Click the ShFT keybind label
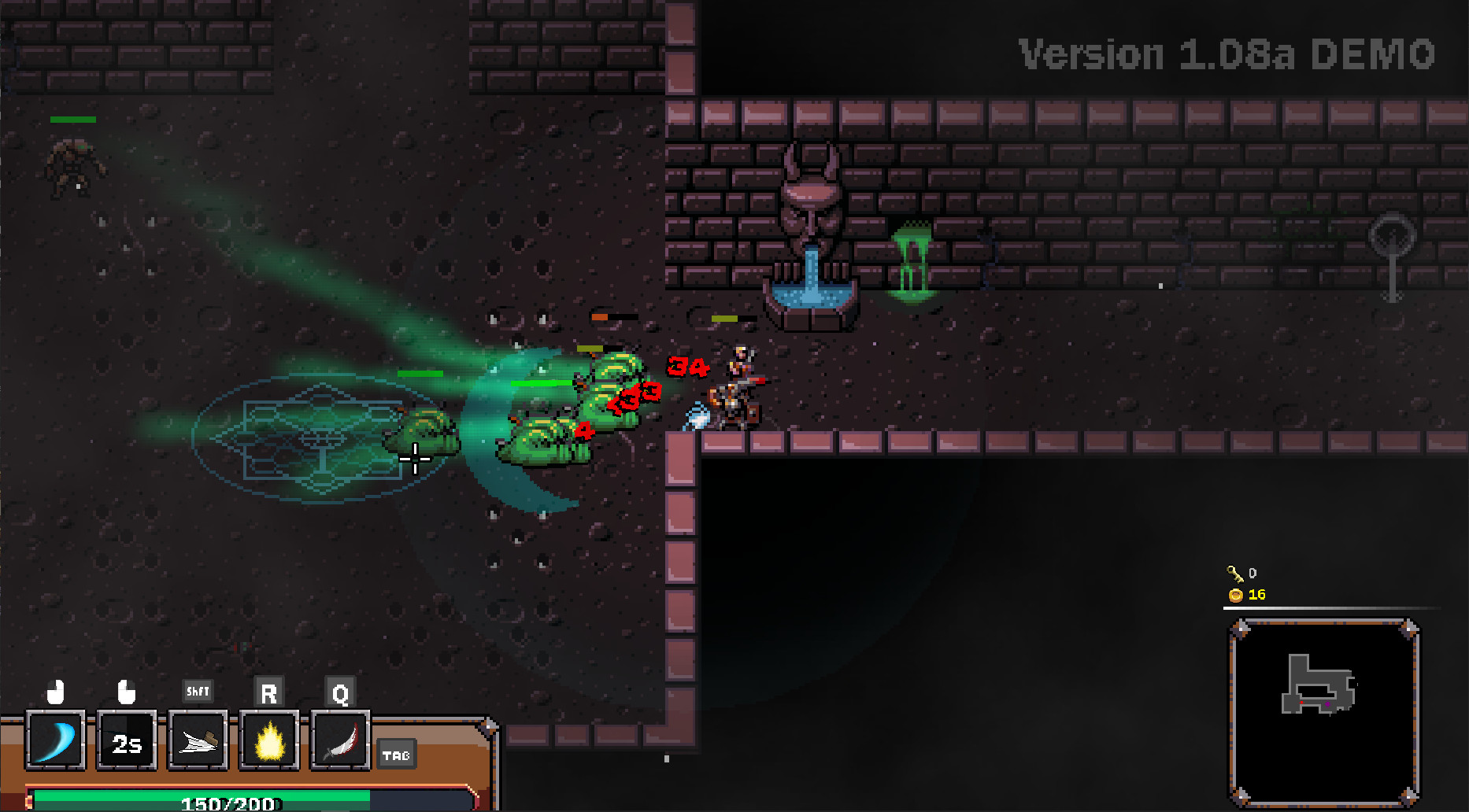Viewport: 1469px width, 812px height. (x=197, y=691)
